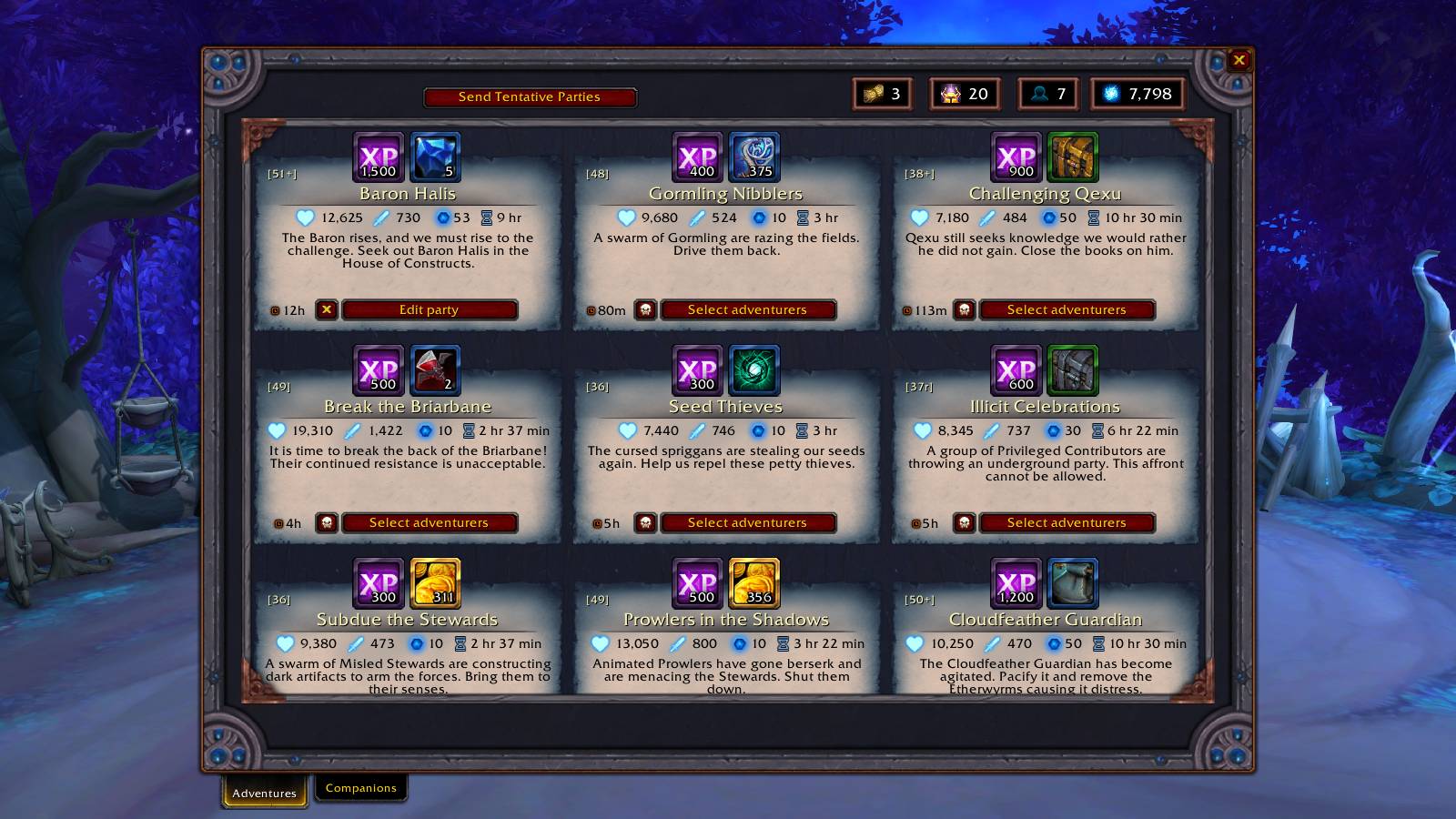
Task: Edit party for Baron Halis
Action: click(429, 310)
